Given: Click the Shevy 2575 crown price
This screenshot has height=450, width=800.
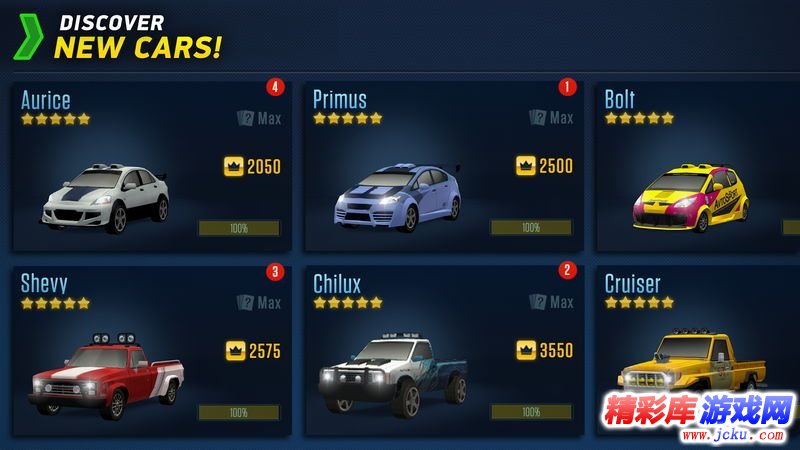Looking at the screenshot, I should point(253,351).
